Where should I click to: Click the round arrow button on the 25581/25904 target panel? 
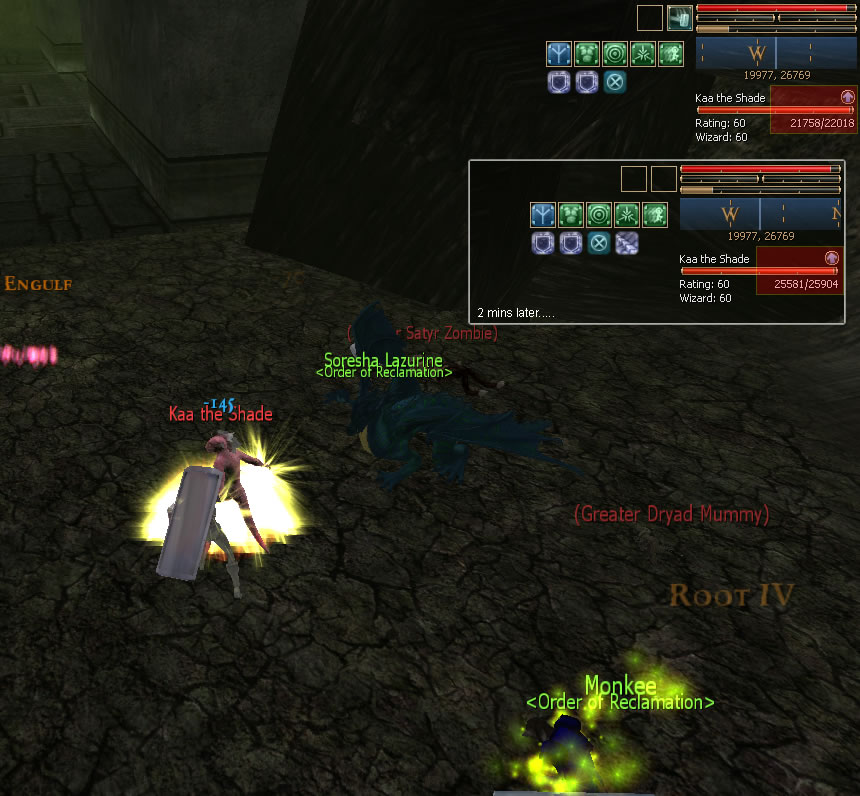(831, 258)
